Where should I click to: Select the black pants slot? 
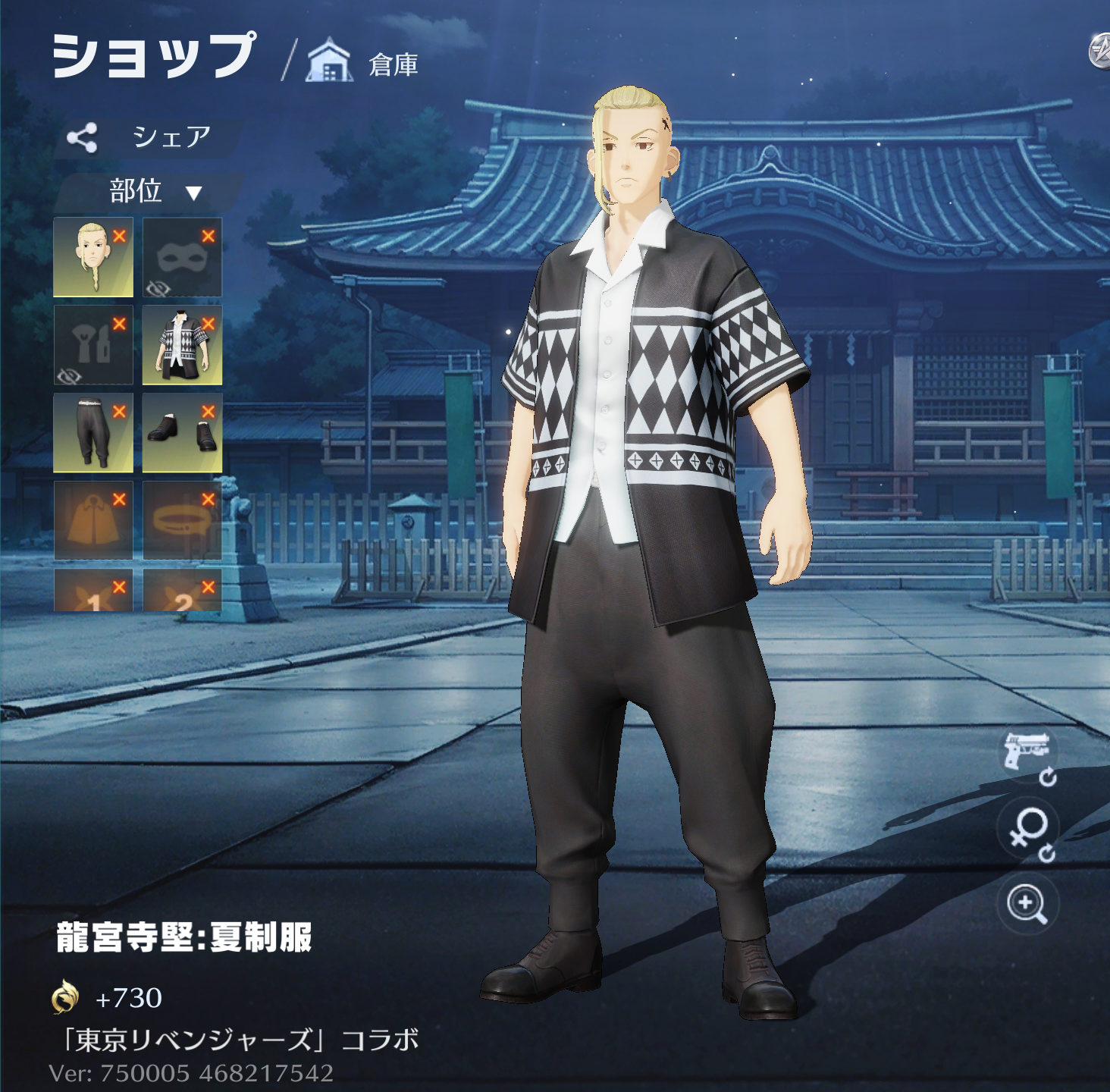tap(92, 433)
